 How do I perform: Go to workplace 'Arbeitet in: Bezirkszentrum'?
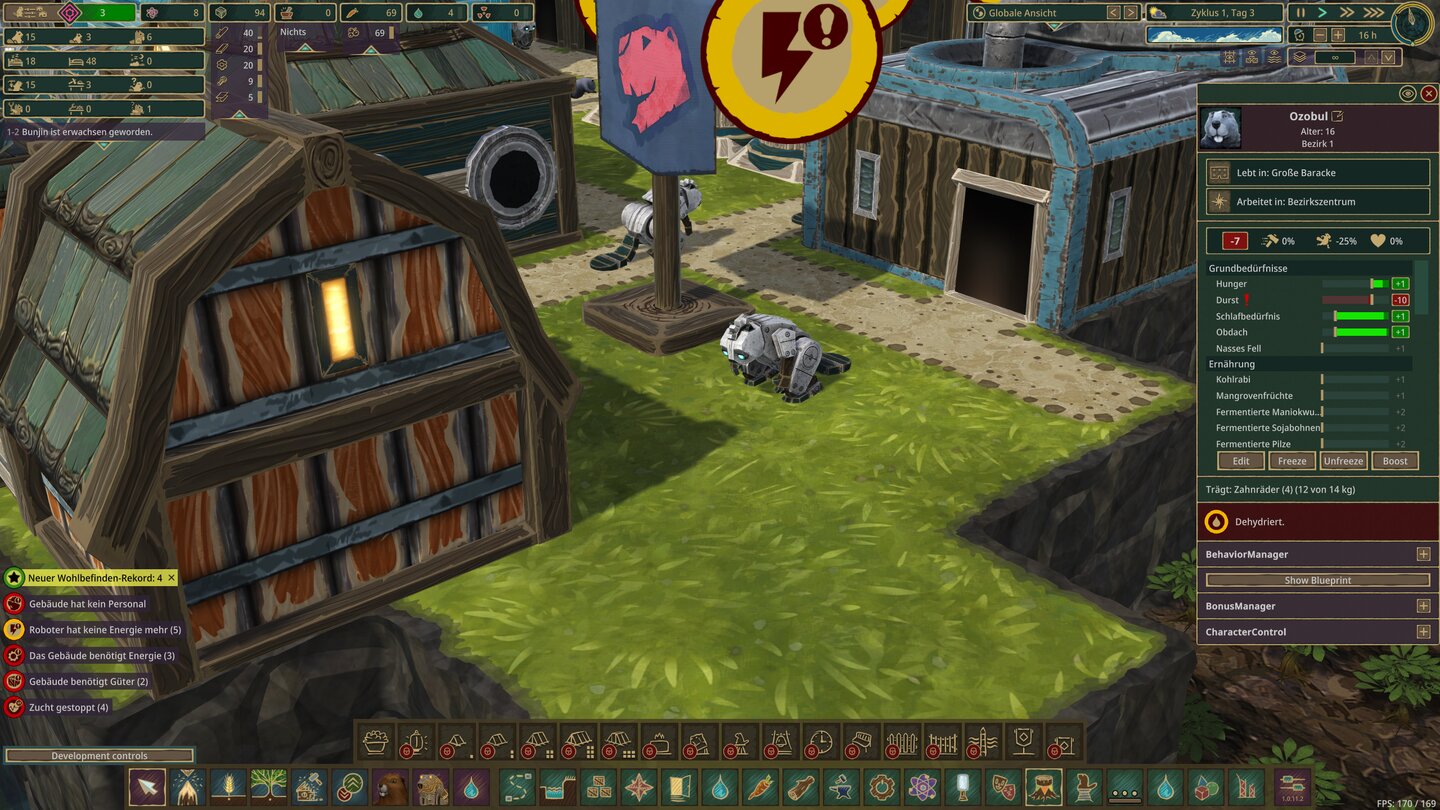coord(1317,202)
